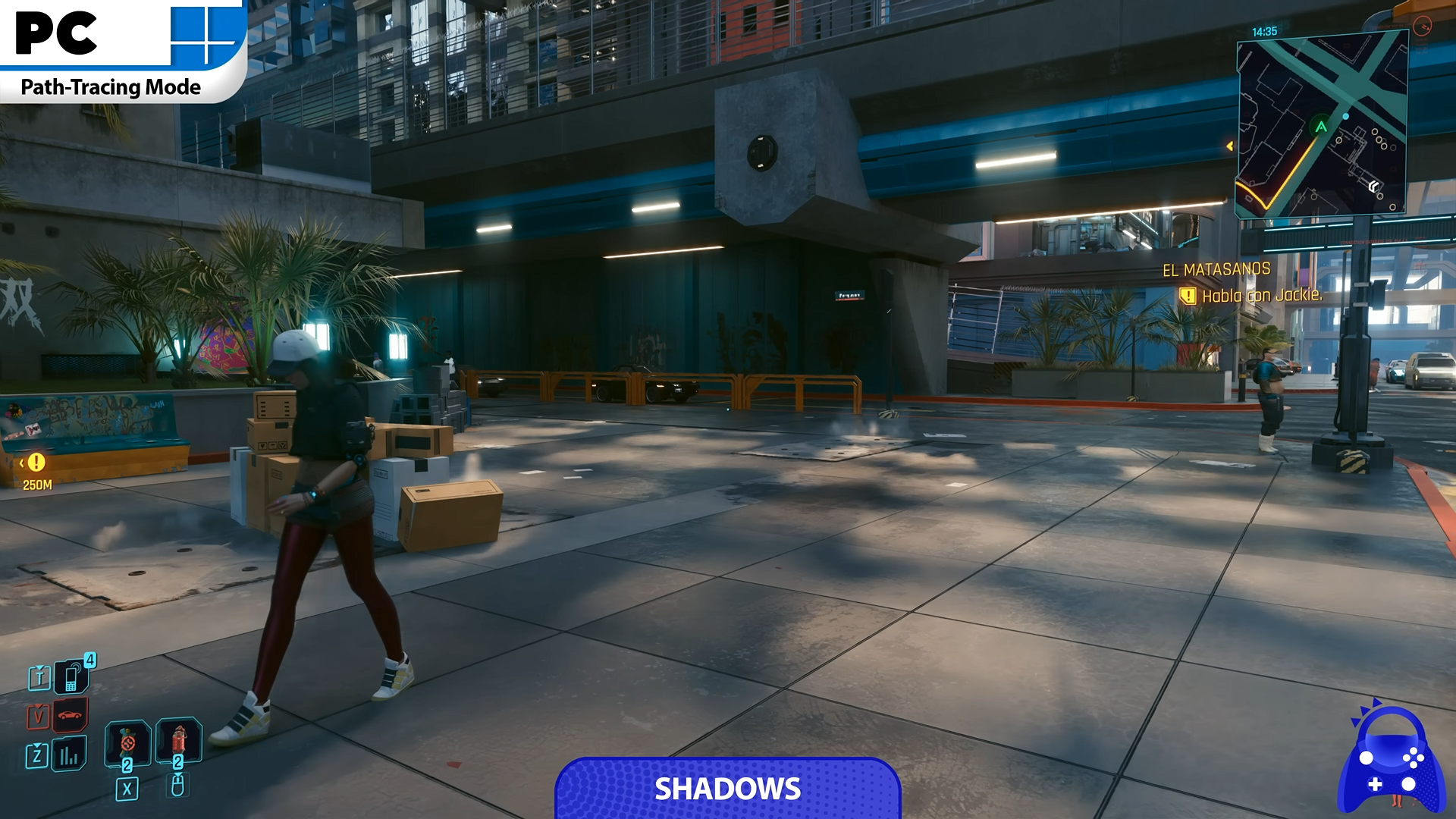Click the green player arrow on minimap
1456x819 pixels.
tap(1321, 127)
